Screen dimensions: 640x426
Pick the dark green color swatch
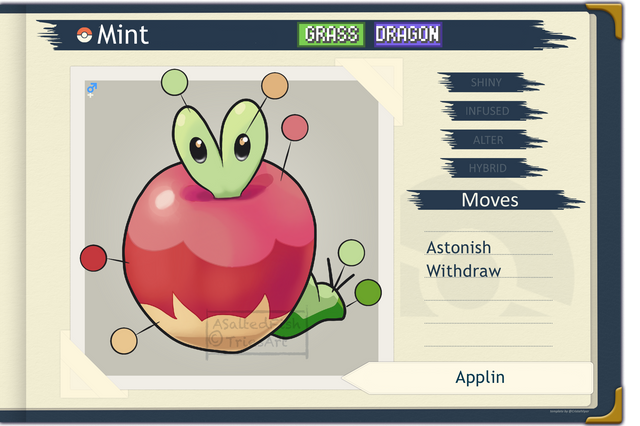(368, 292)
